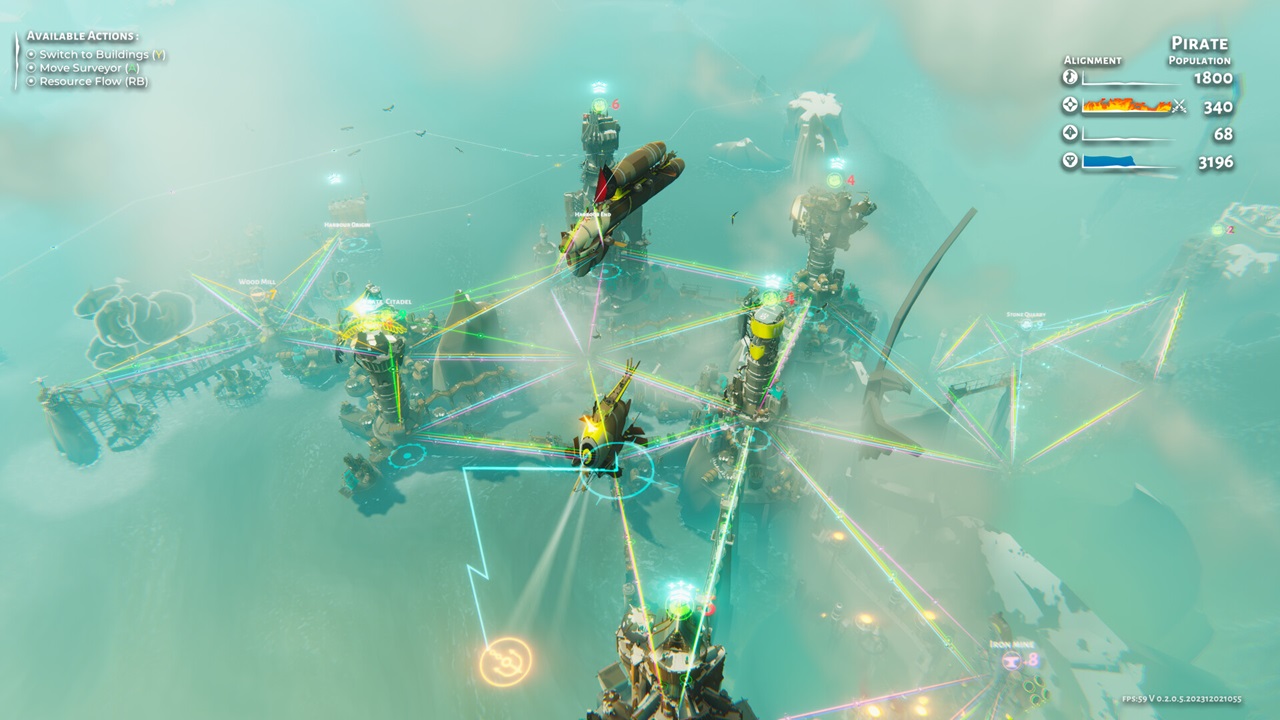Click the bottom Alignment emblem beside 3196
The image size is (1280, 720).
pos(1068,160)
